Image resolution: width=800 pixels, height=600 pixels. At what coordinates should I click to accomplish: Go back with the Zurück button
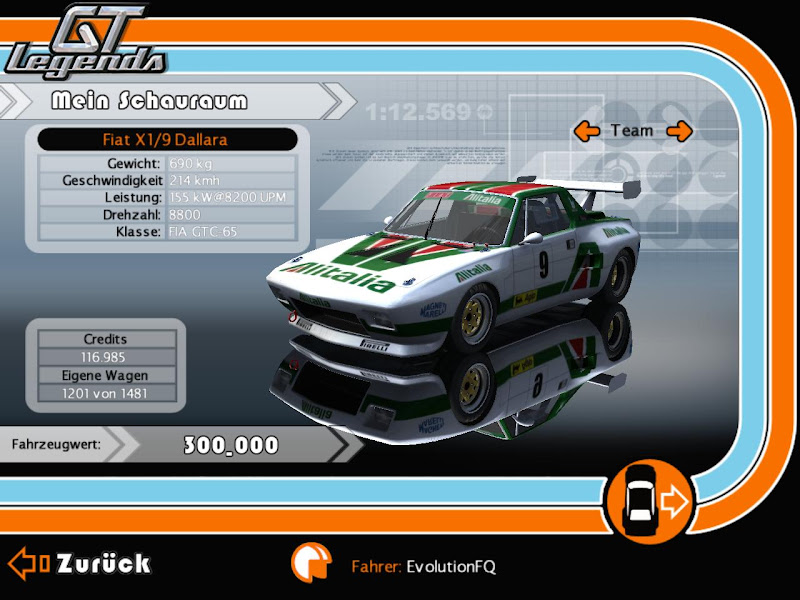pyautogui.click(x=80, y=563)
